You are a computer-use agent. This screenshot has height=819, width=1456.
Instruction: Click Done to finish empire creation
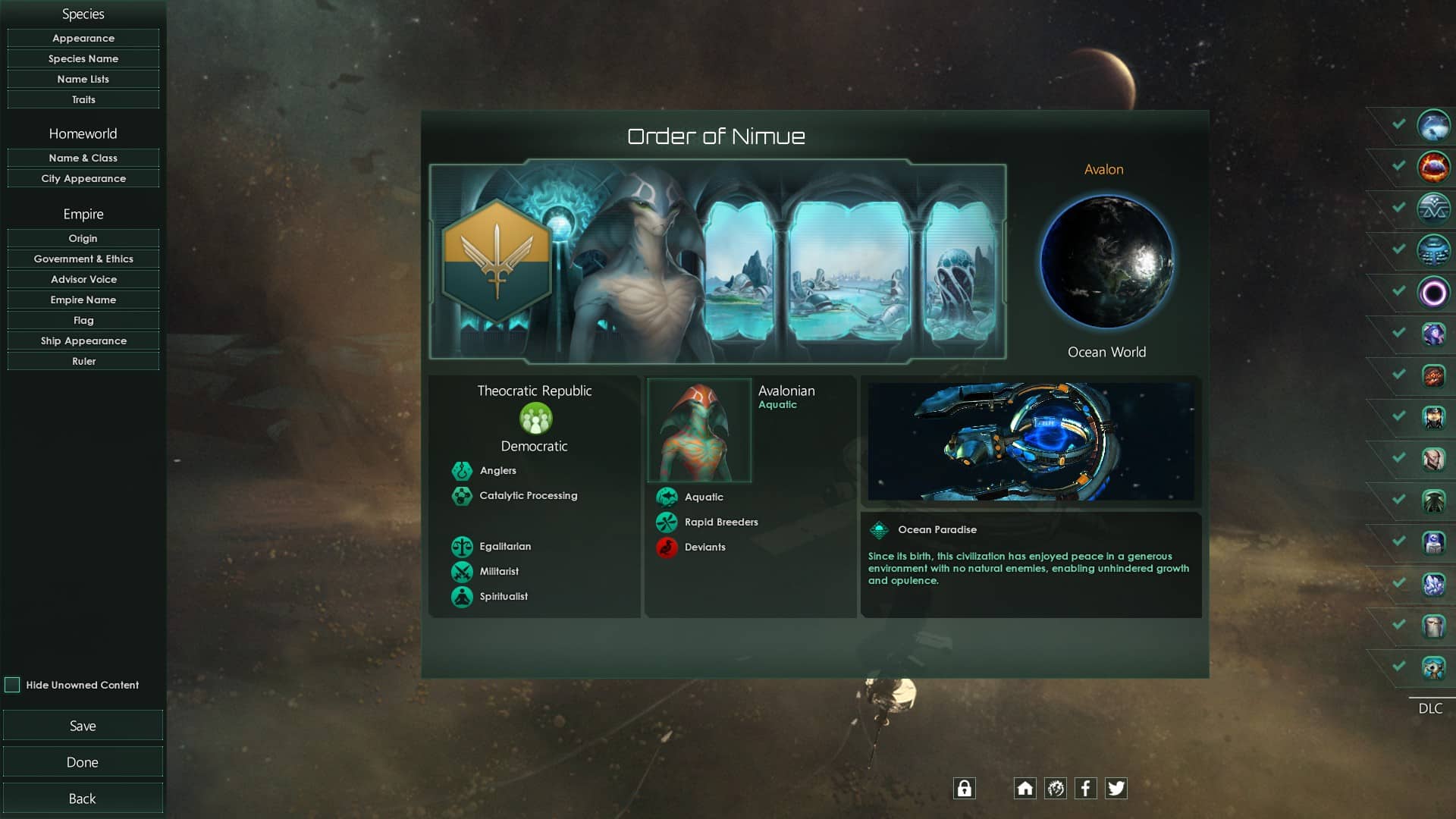click(83, 762)
